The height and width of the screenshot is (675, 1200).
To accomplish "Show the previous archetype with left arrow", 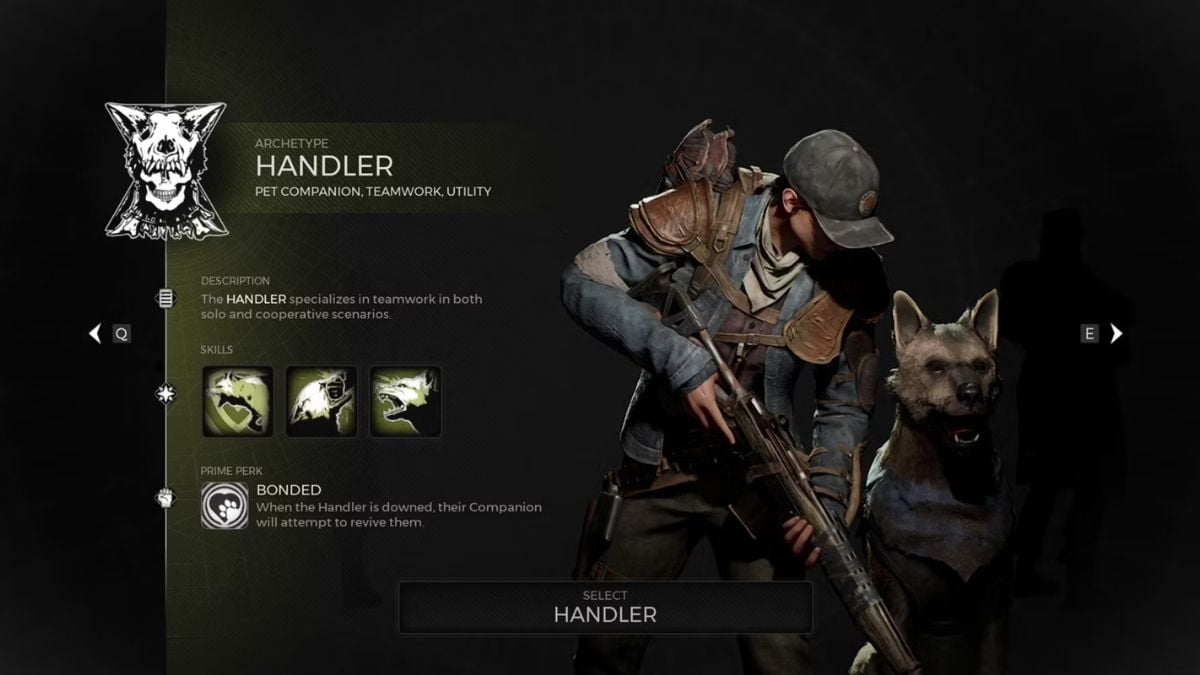I will click(x=96, y=334).
